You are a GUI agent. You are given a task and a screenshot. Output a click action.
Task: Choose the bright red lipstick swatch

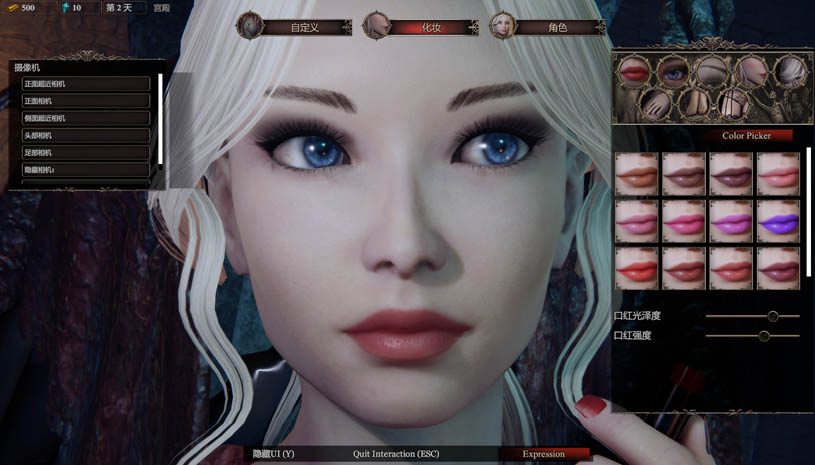point(636,269)
